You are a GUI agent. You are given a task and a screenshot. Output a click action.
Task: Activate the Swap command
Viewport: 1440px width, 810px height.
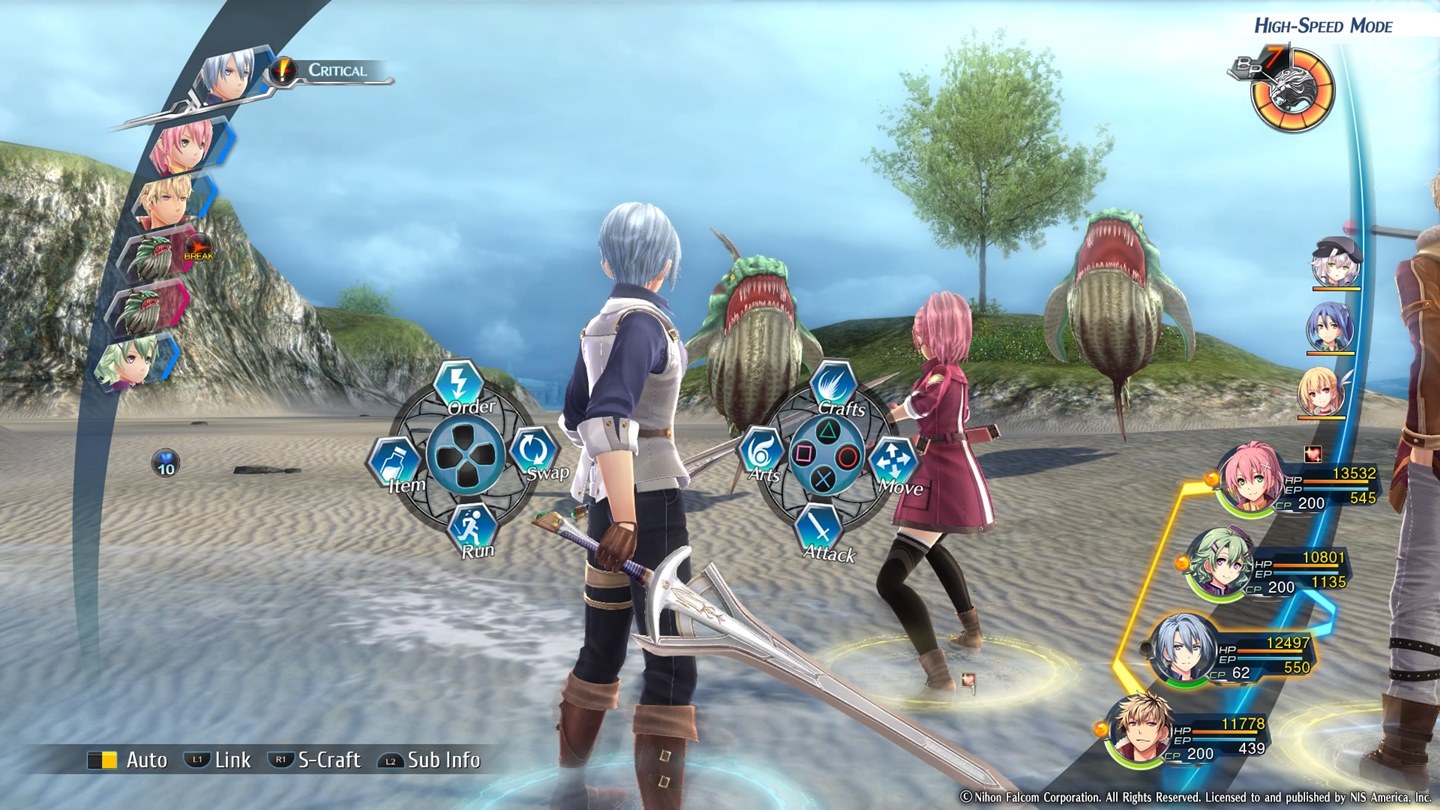pos(533,451)
